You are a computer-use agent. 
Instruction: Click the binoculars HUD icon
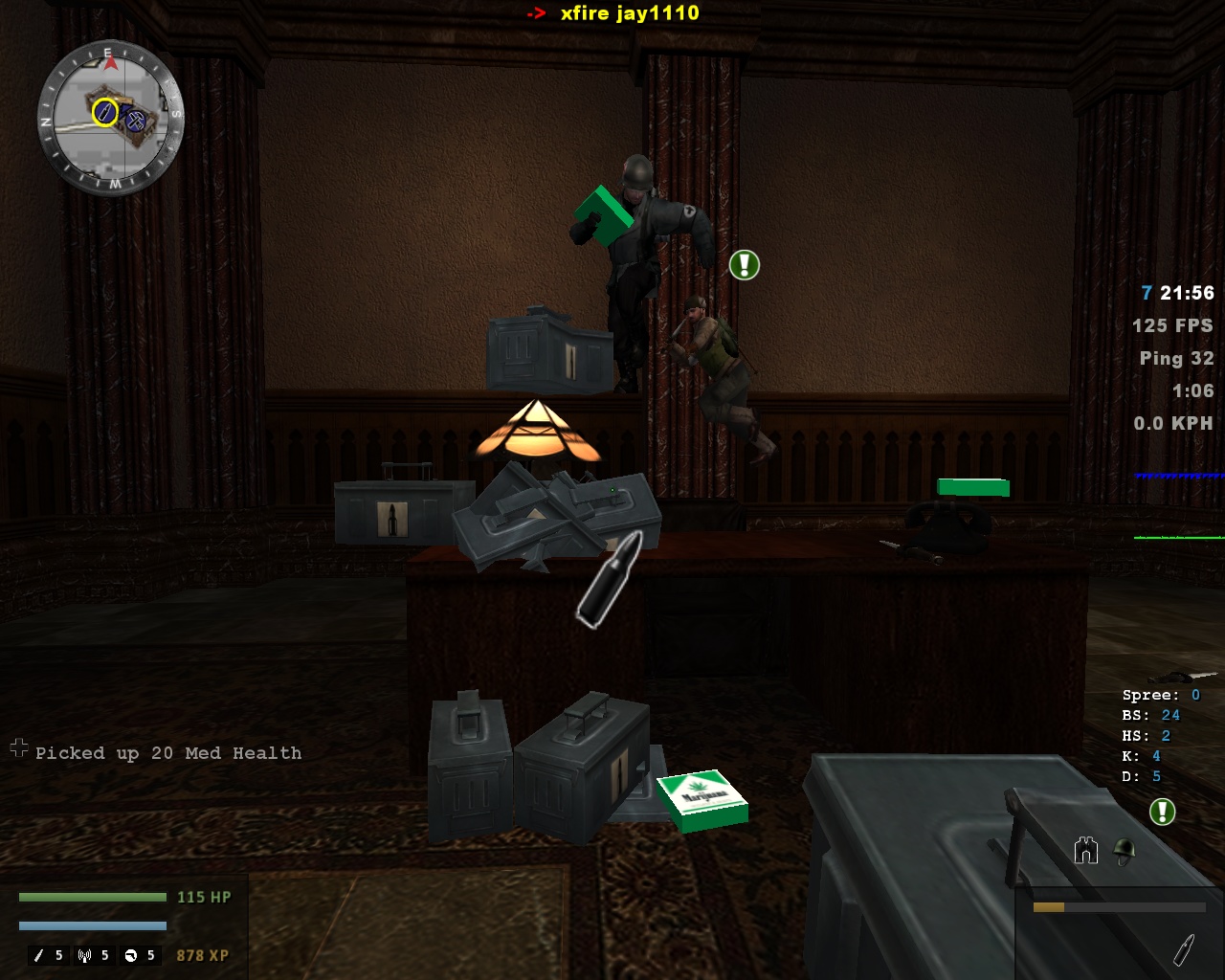click(1085, 851)
